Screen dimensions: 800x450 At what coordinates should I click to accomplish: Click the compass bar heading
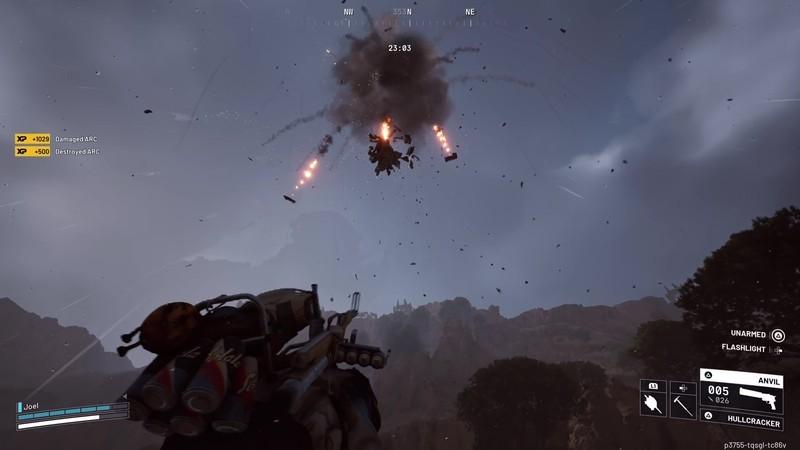(401, 12)
